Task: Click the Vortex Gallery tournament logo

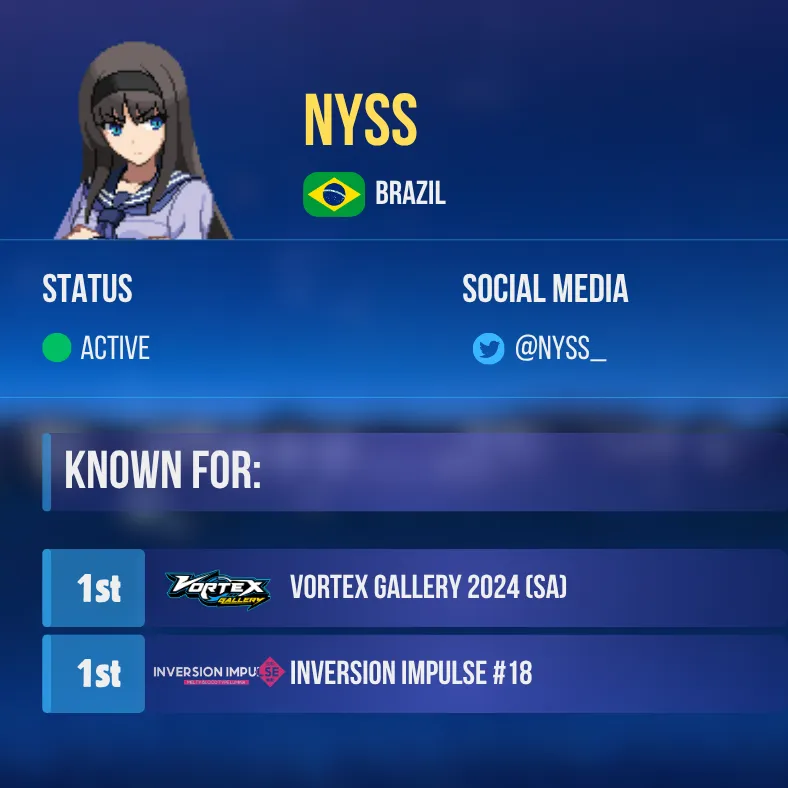Action: (217, 589)
